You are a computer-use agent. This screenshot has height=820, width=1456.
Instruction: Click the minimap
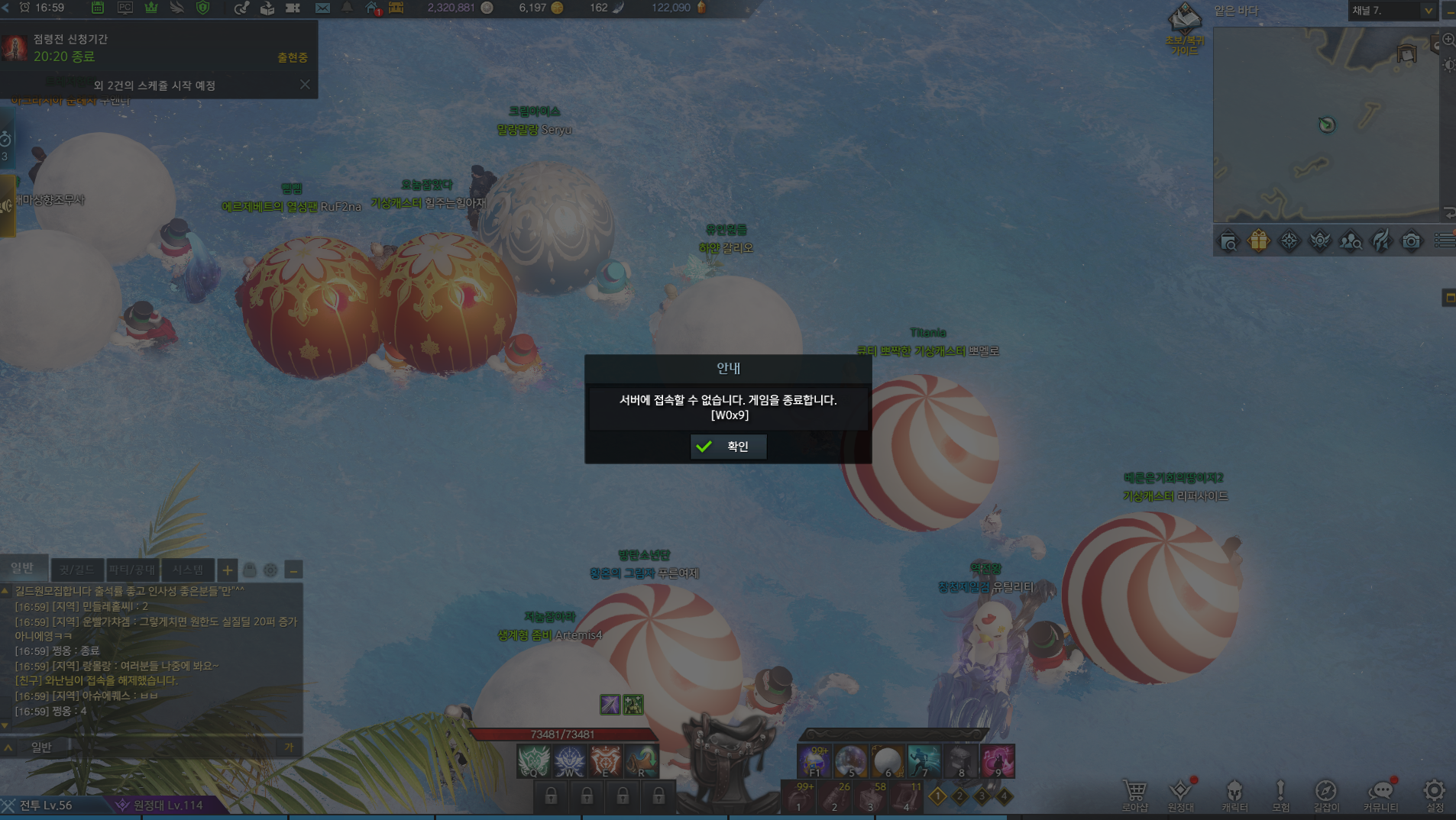click(1325, 124)
